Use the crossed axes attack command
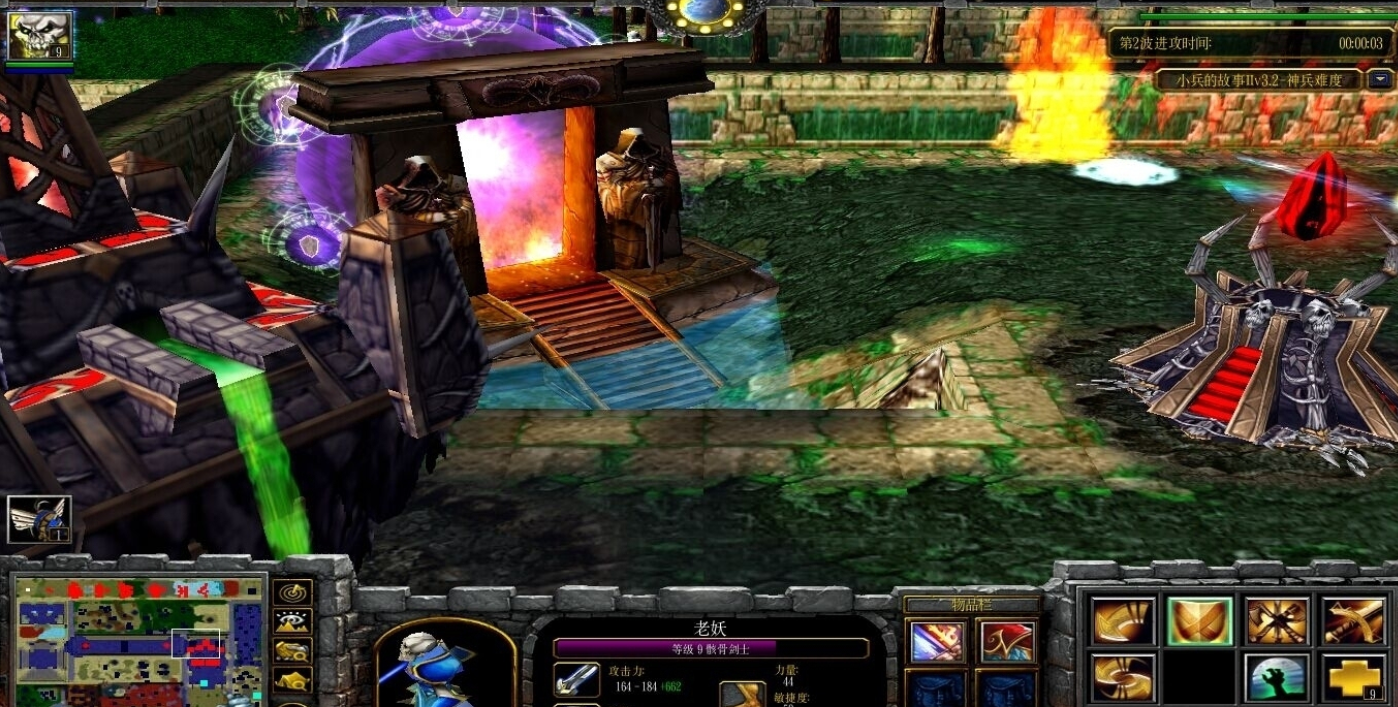 click(1277, 622)
